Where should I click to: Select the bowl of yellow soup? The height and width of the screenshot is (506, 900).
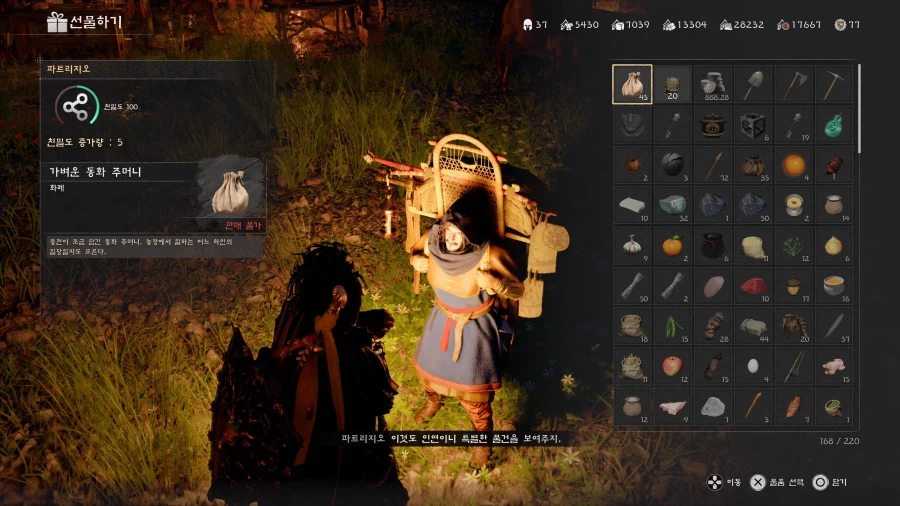click(833, 287)
